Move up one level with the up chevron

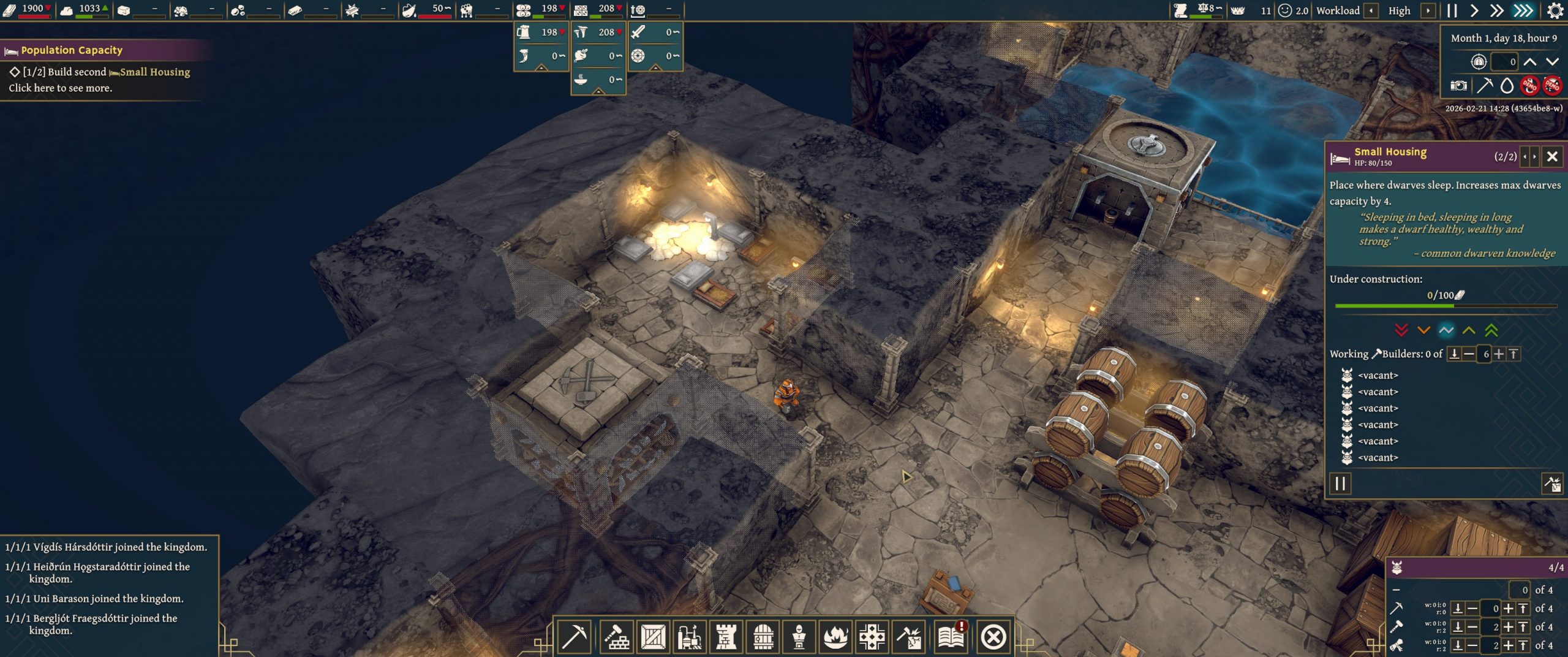click(1529, 61)
